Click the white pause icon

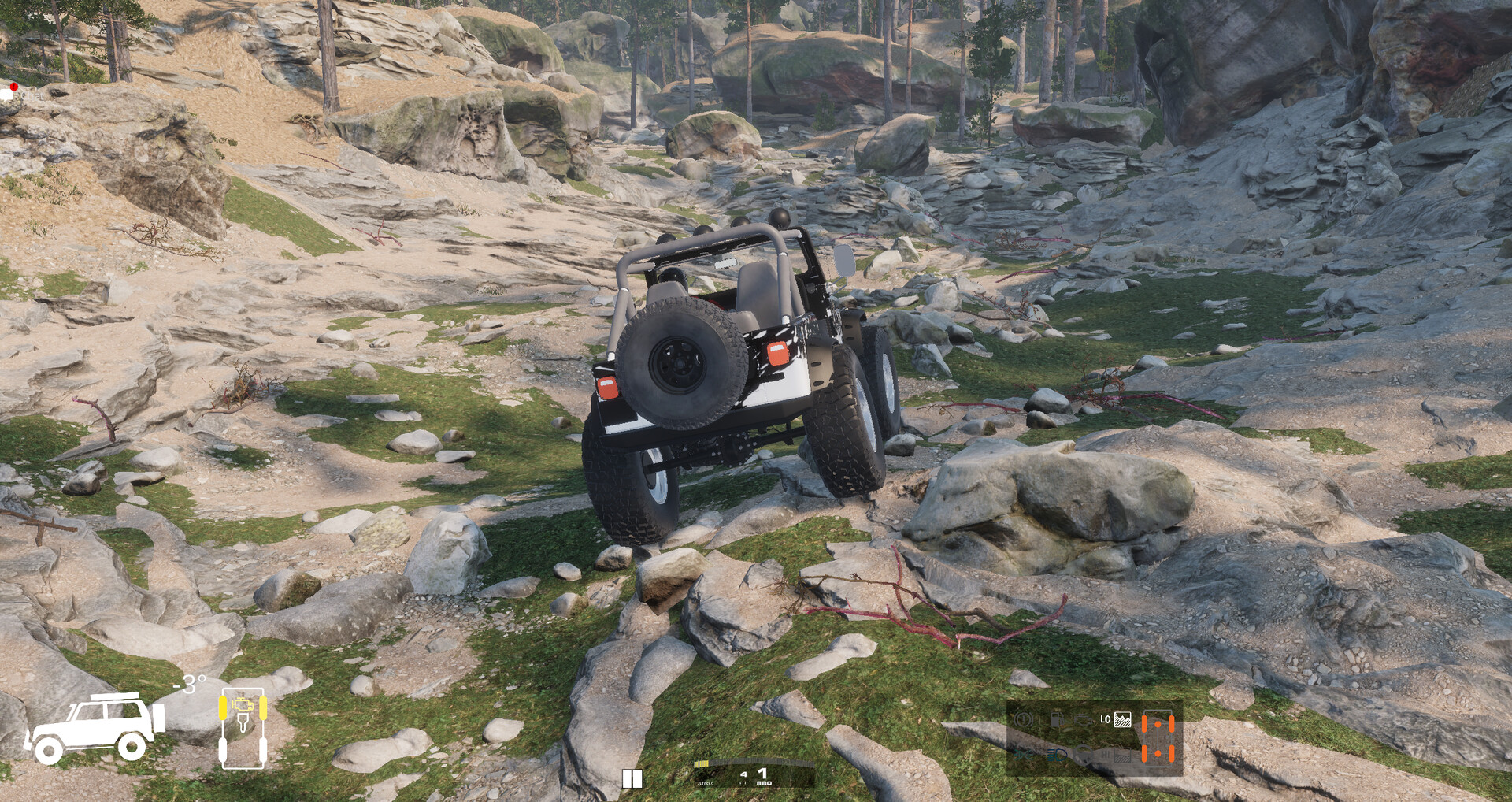pos(632,779)
